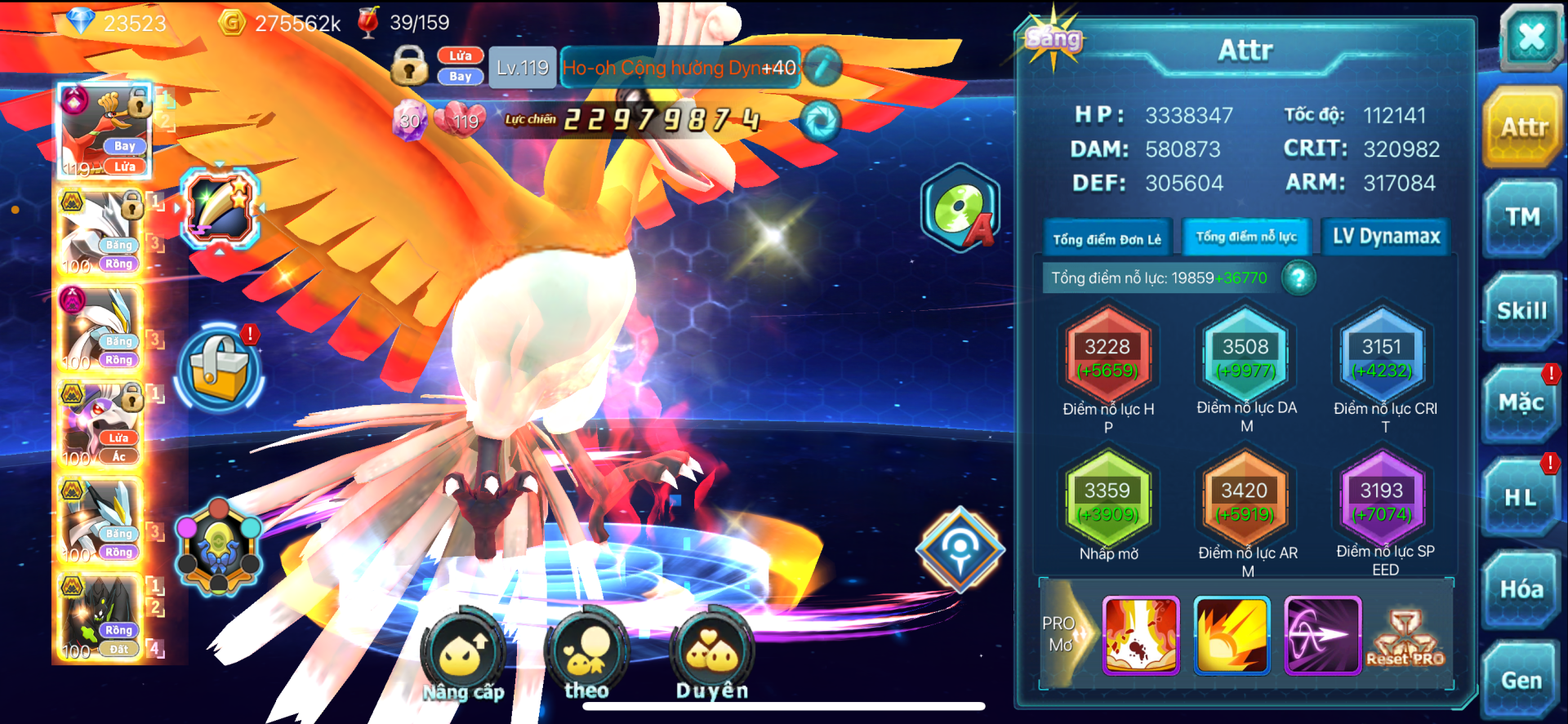
Task: Open the yellow shopping bag icon
Action: (219, 368)
